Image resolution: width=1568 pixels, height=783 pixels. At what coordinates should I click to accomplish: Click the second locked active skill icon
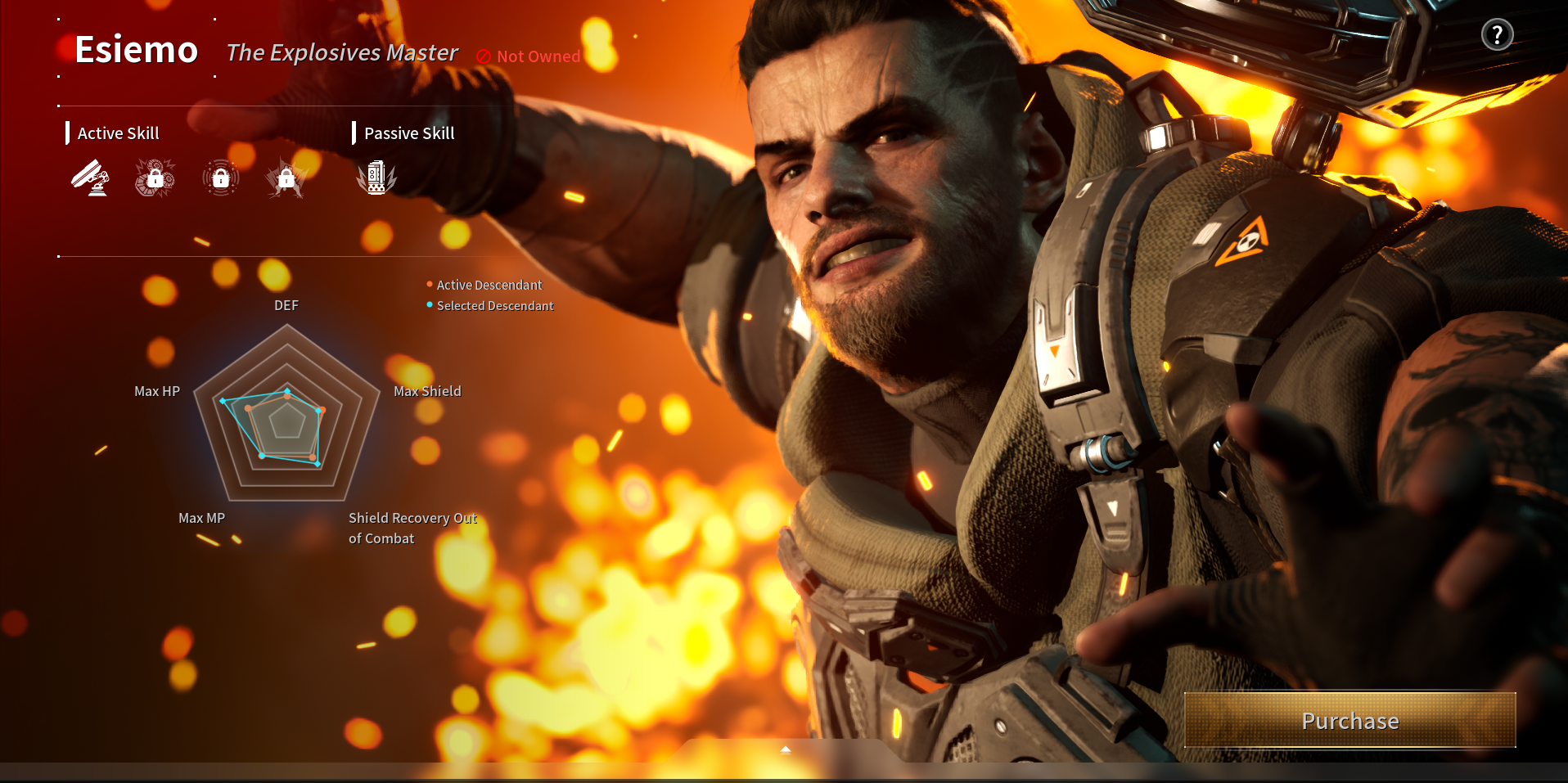155,178
